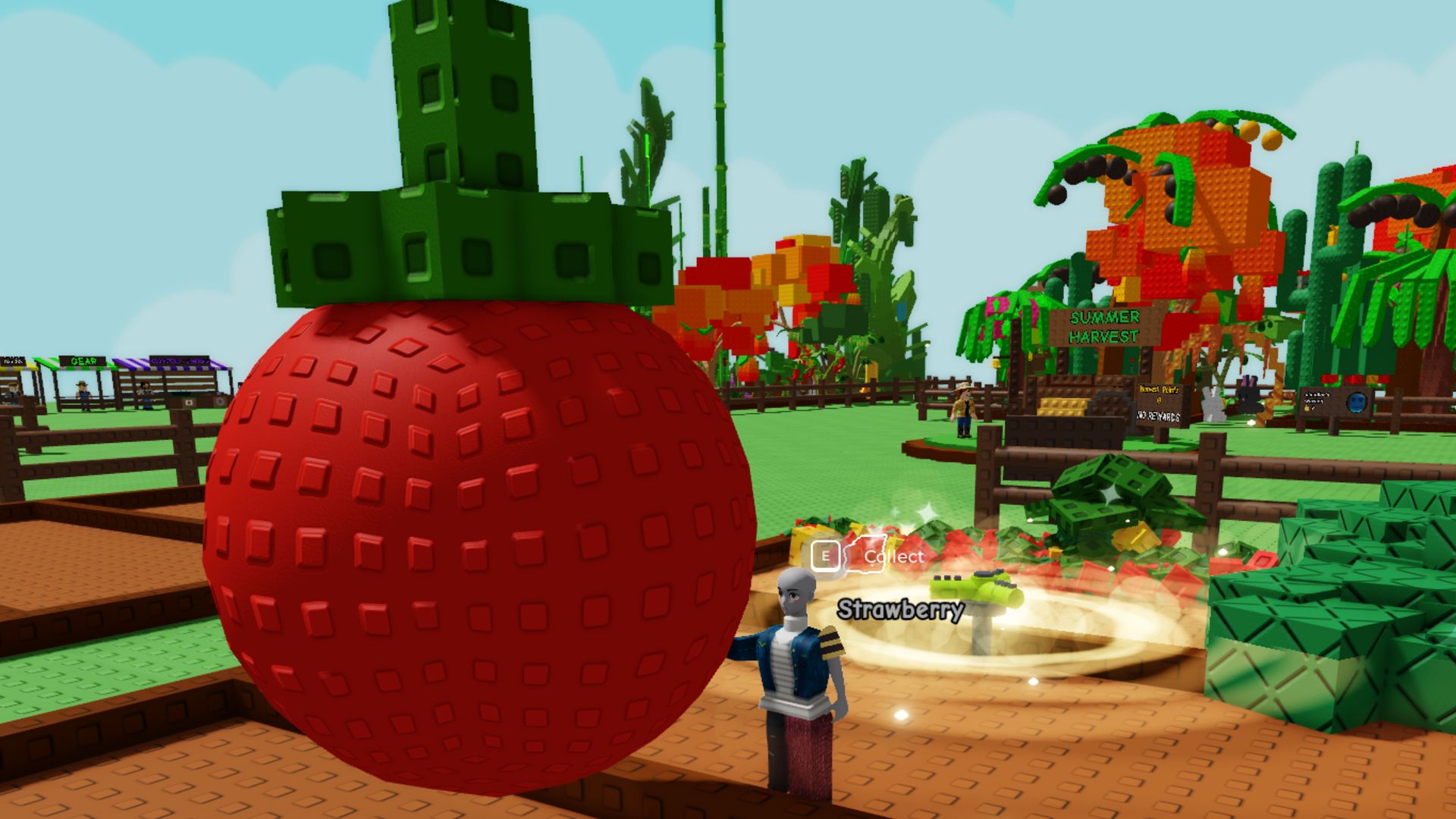Click the GEAR stall sign
This screenshot has width=1456, height=819.
(83, 361)
